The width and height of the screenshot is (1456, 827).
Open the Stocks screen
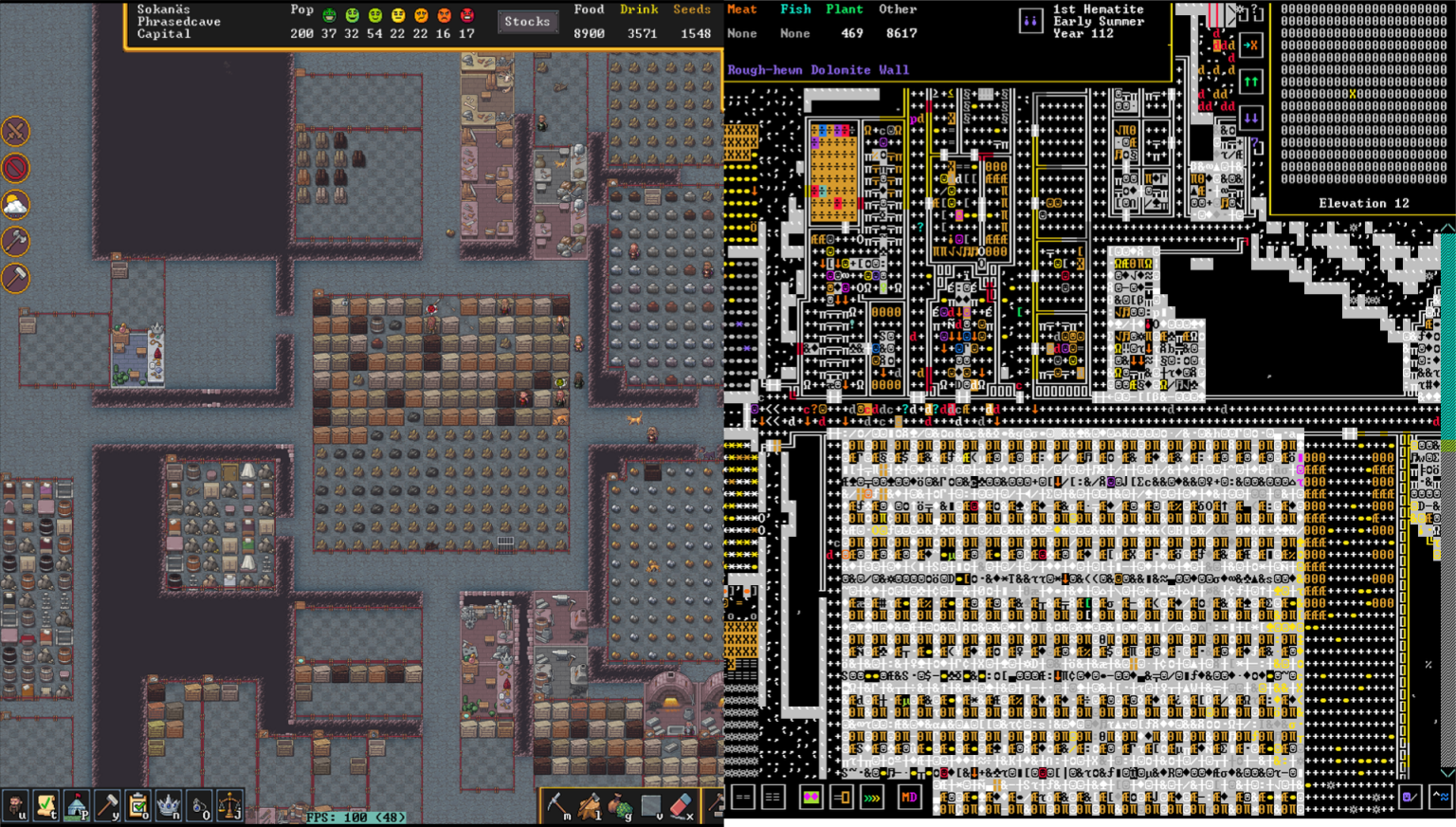click(528, 21)
